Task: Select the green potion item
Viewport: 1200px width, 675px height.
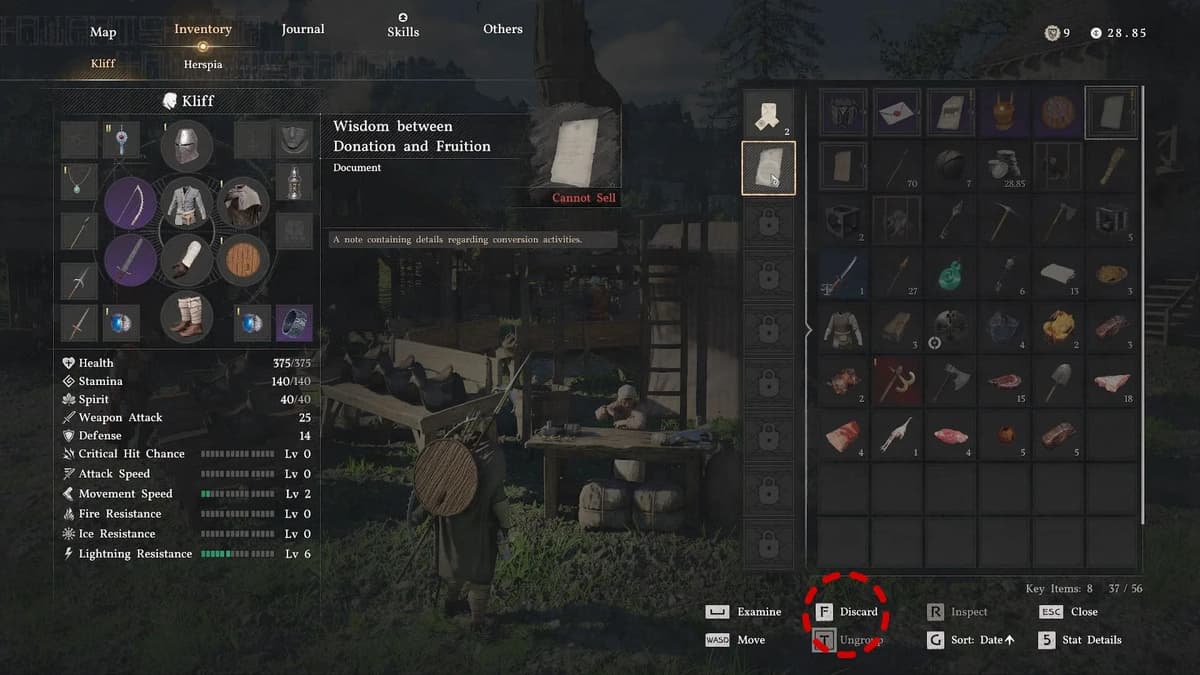Action: [951, 272]
